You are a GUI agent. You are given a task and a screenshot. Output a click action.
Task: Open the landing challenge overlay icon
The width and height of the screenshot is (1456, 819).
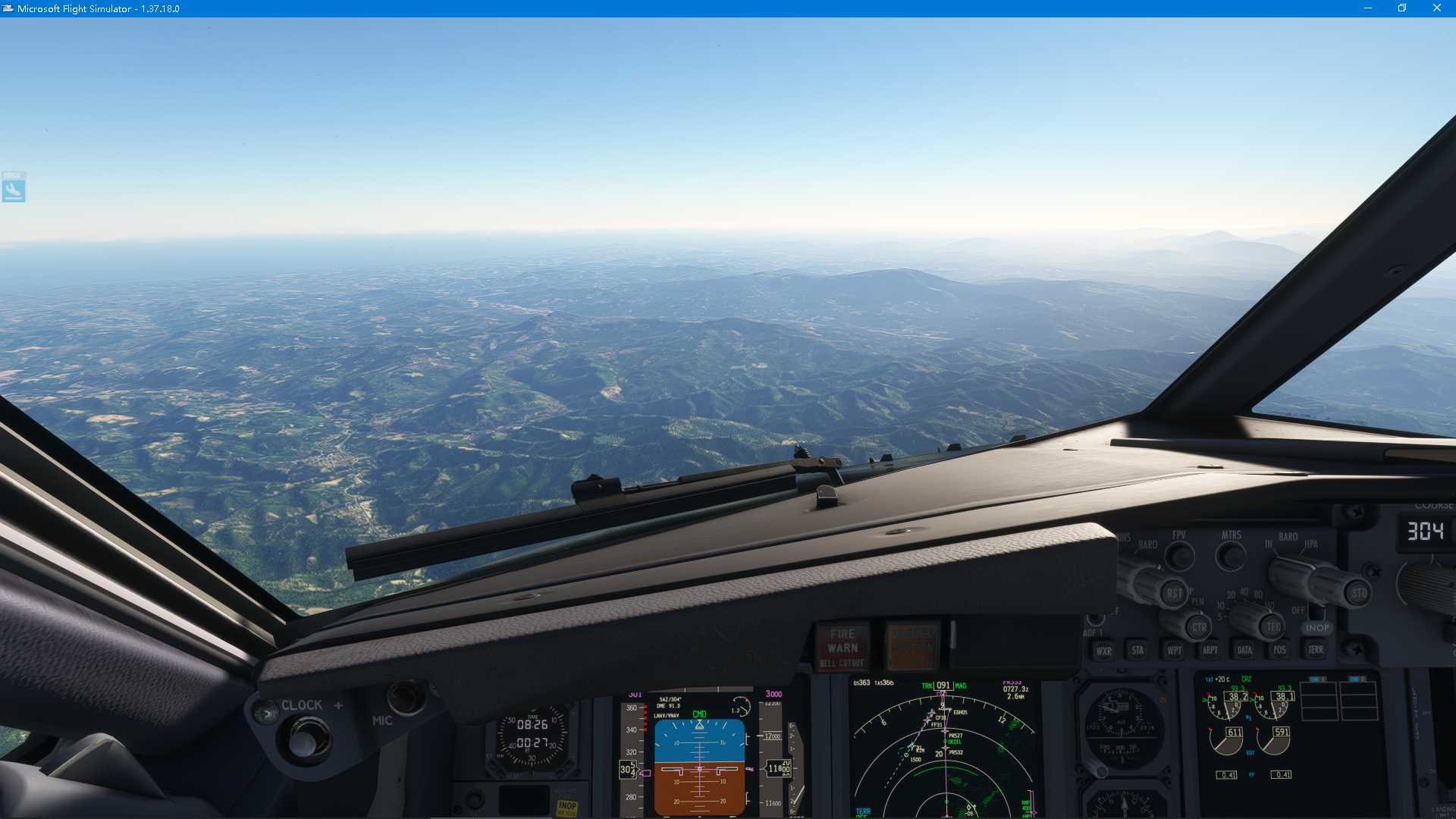tap(14, 187)
